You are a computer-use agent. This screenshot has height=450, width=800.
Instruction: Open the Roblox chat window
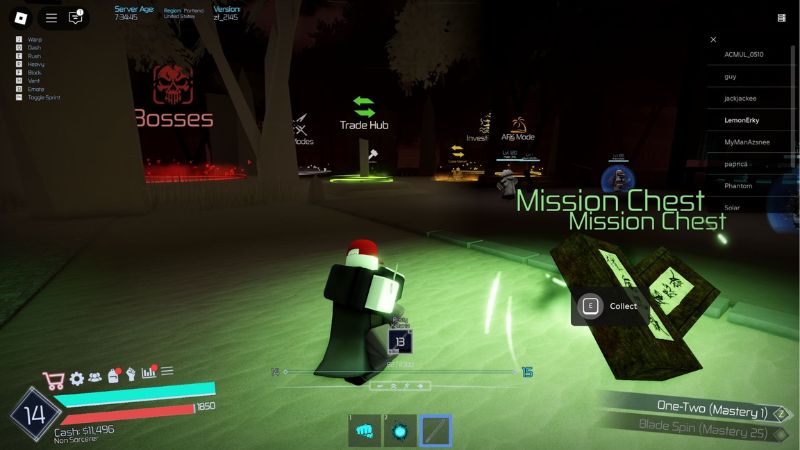coord(76,17)
